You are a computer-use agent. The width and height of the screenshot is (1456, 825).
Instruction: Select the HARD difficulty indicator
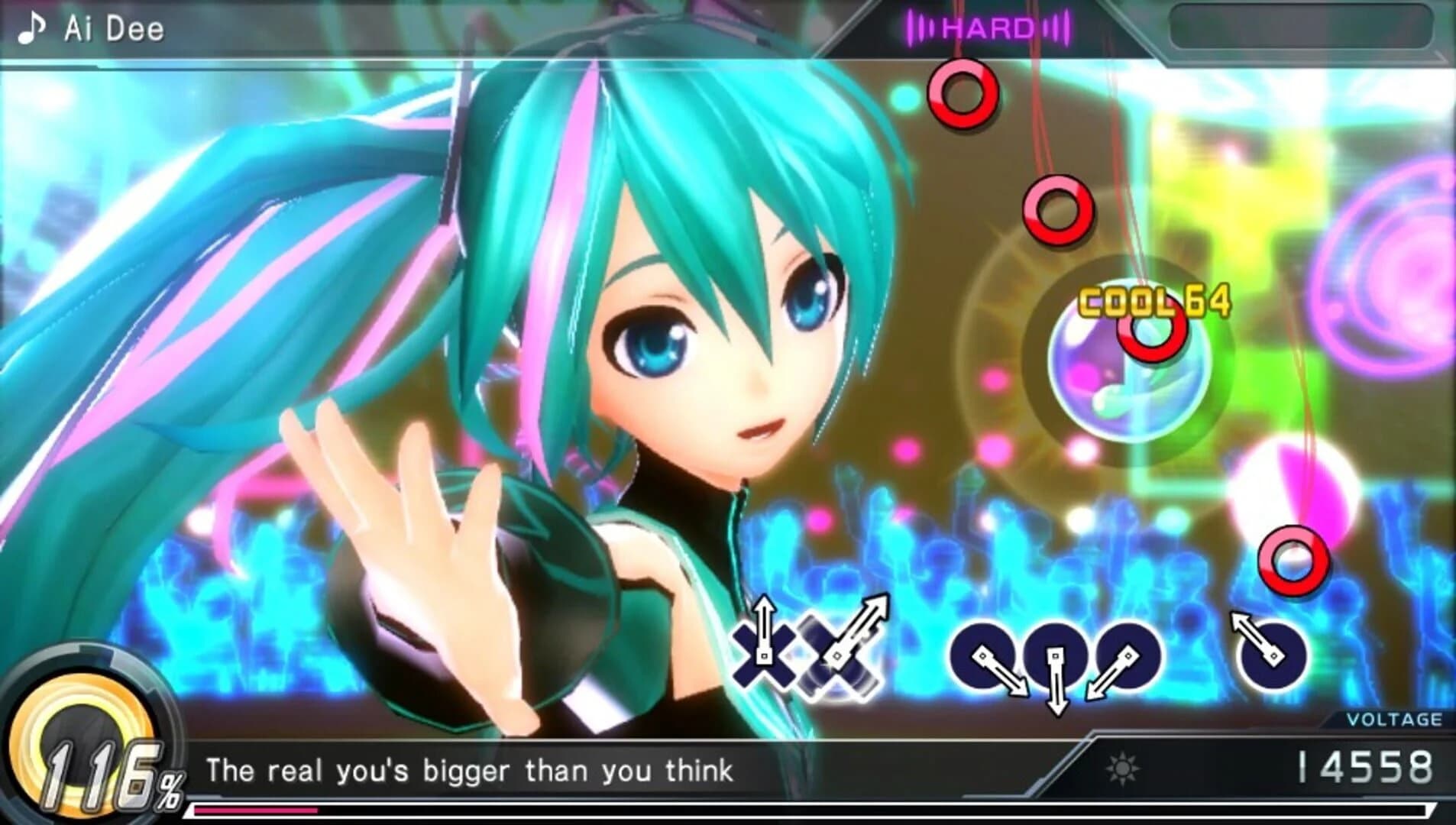(x=987, y=27)
